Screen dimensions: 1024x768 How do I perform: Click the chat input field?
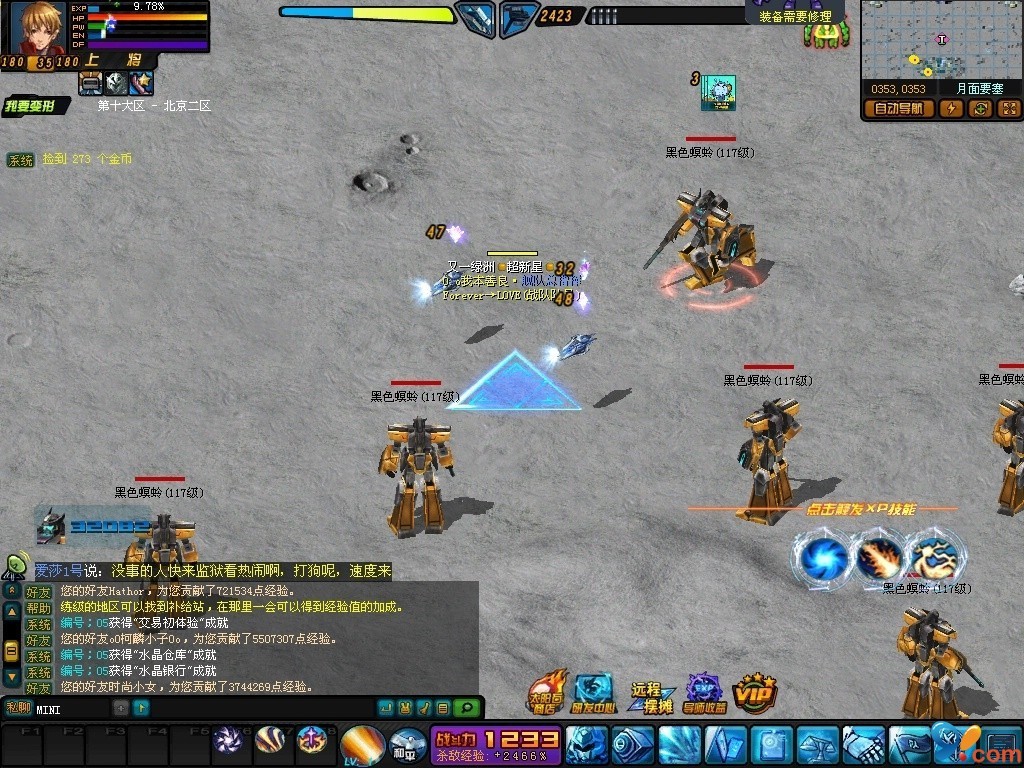(72, 709)
